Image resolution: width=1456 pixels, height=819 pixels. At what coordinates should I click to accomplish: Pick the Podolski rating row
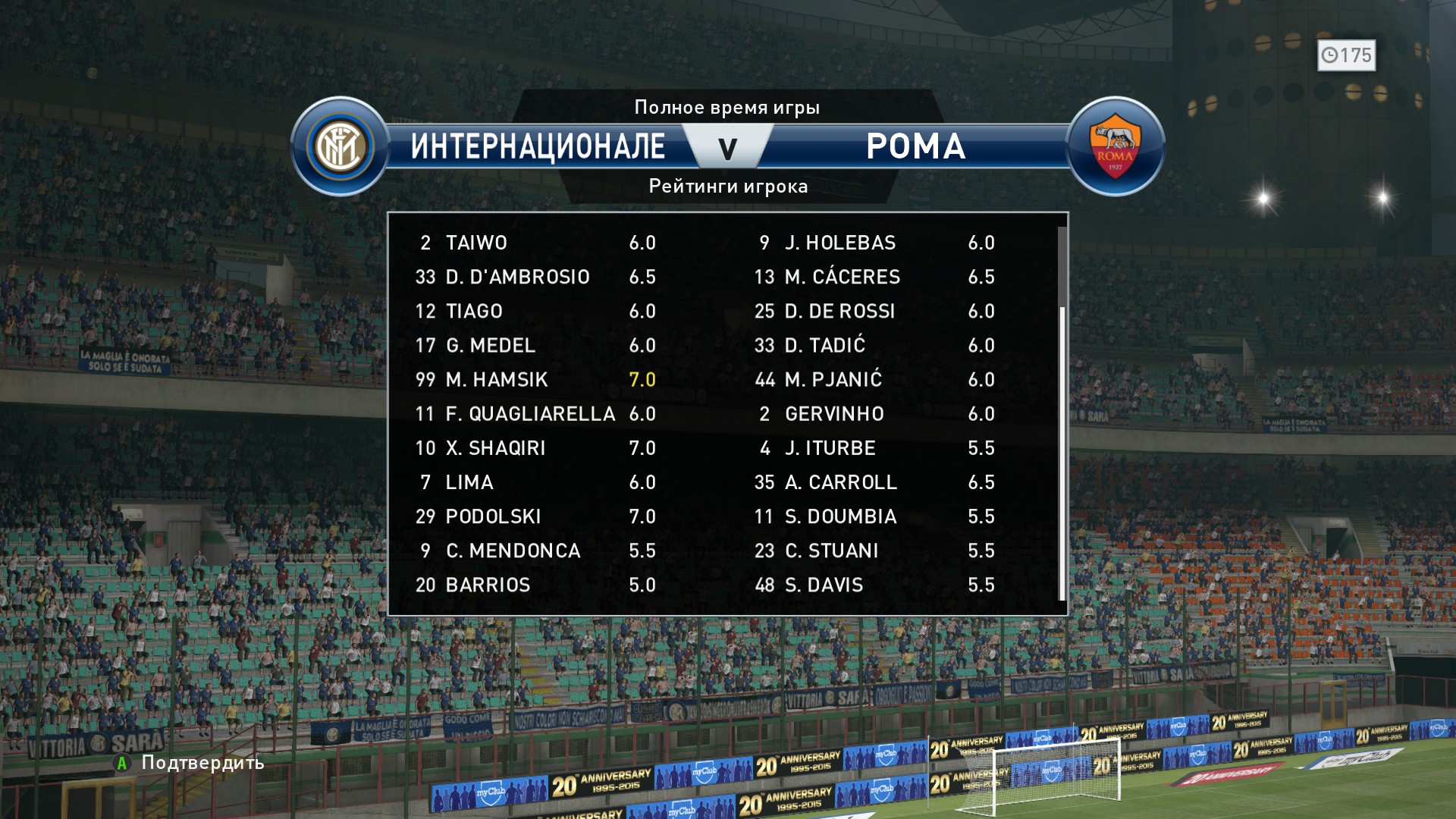tap(535, 516)
